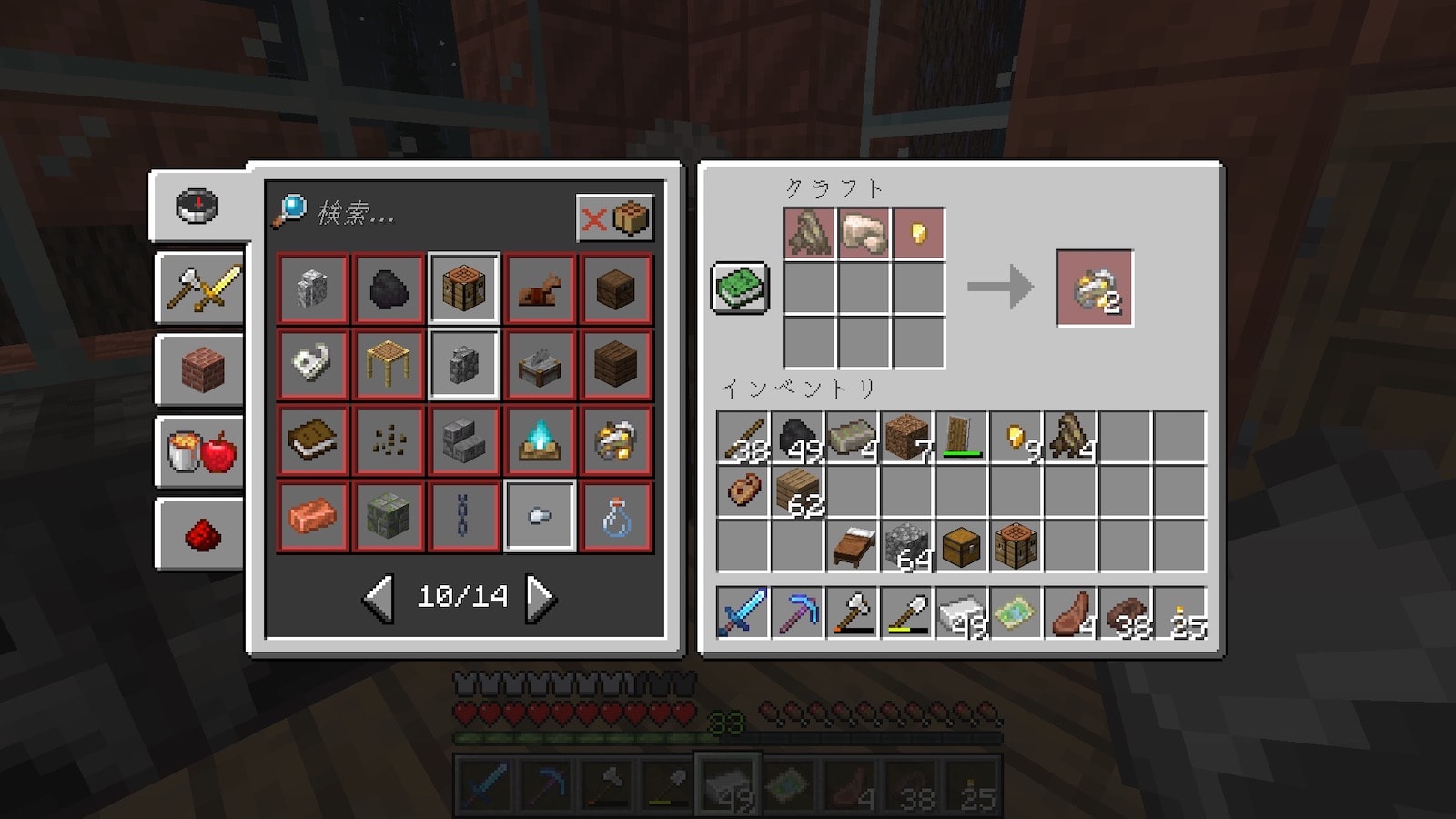Viewport: 1456px width, 819px height.
Task: Take the crafting output item
Action: tap(1095, 288)
